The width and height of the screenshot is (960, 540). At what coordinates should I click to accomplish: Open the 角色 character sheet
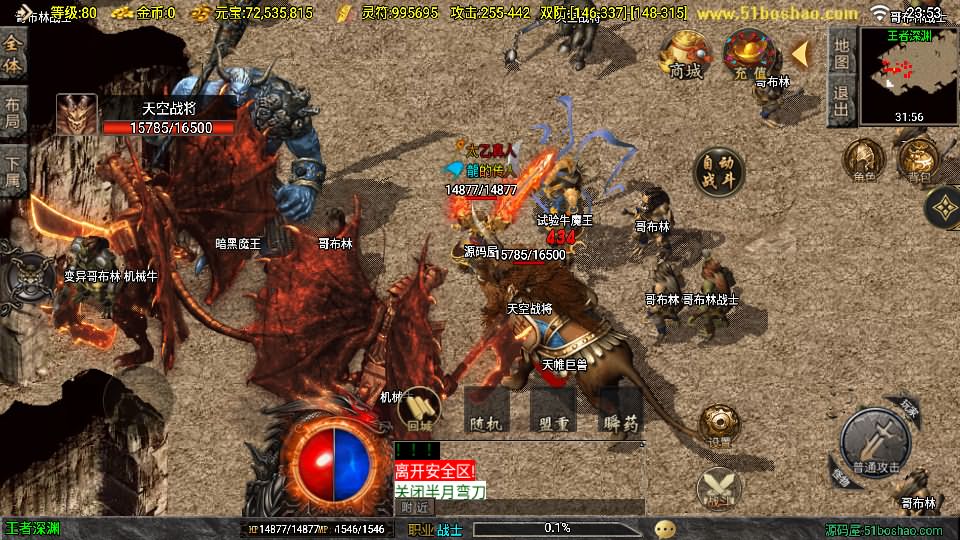pyautogui.click(x=863, y=160)
